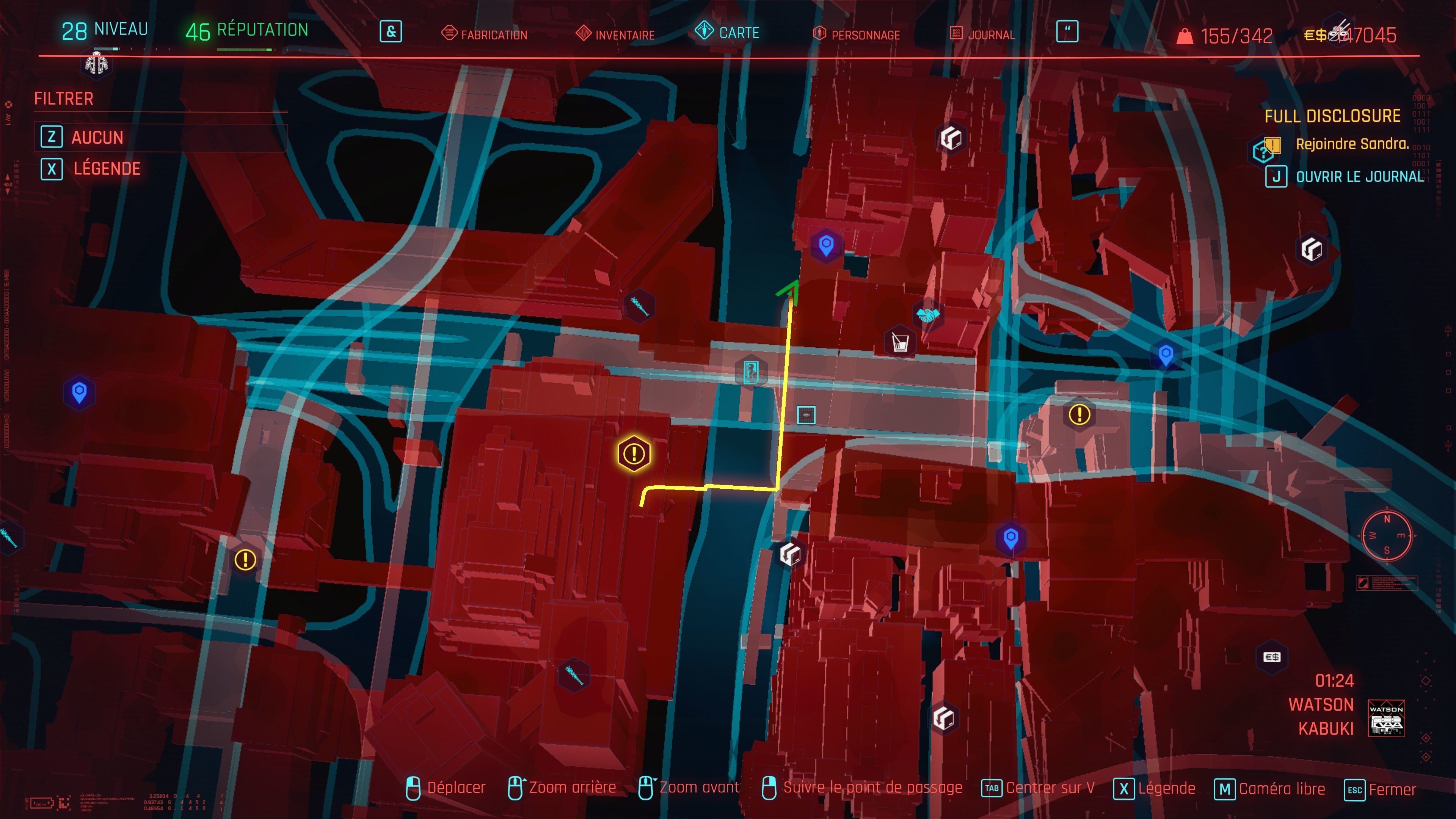
Task: Select the bar drink glass marker
Action: click(x=900, y=342)
